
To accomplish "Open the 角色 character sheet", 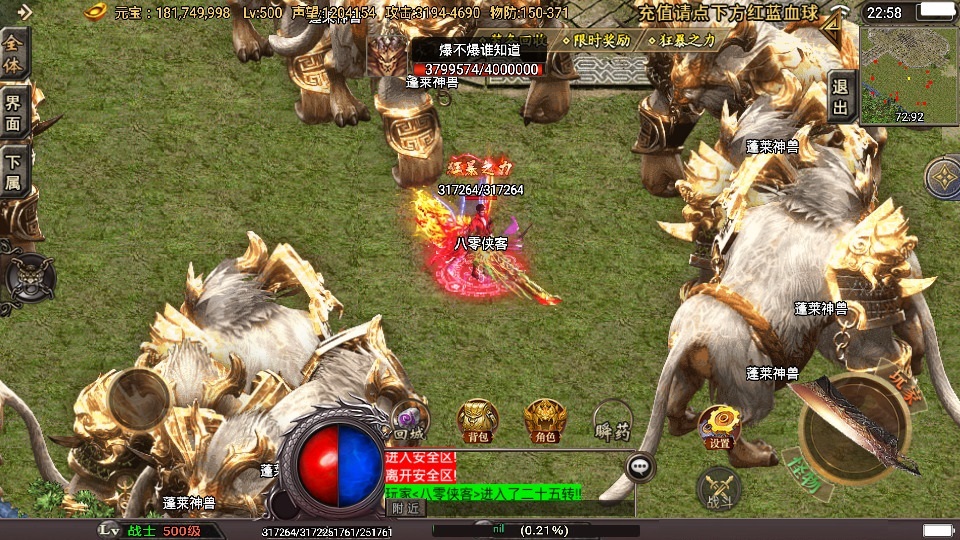I will click(545, 420).
